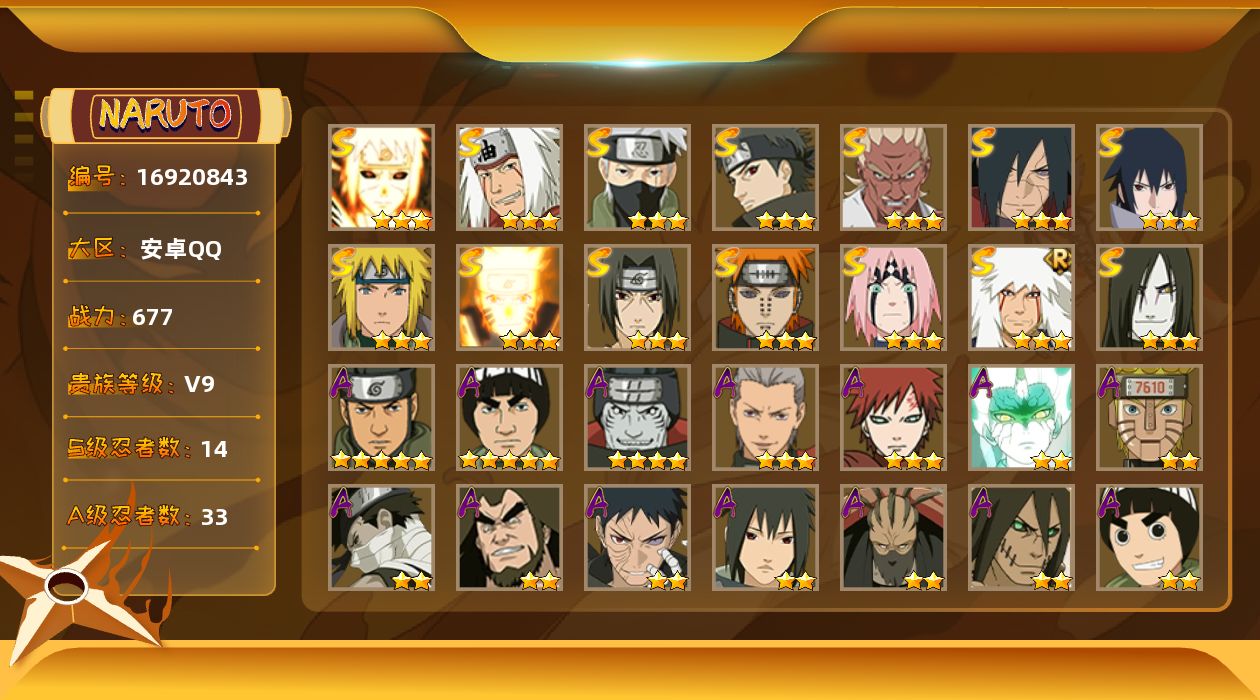Screen dimensions: 1260x700
Task: Click the NARUTO scroll title banner
Action: click(166, 115)
